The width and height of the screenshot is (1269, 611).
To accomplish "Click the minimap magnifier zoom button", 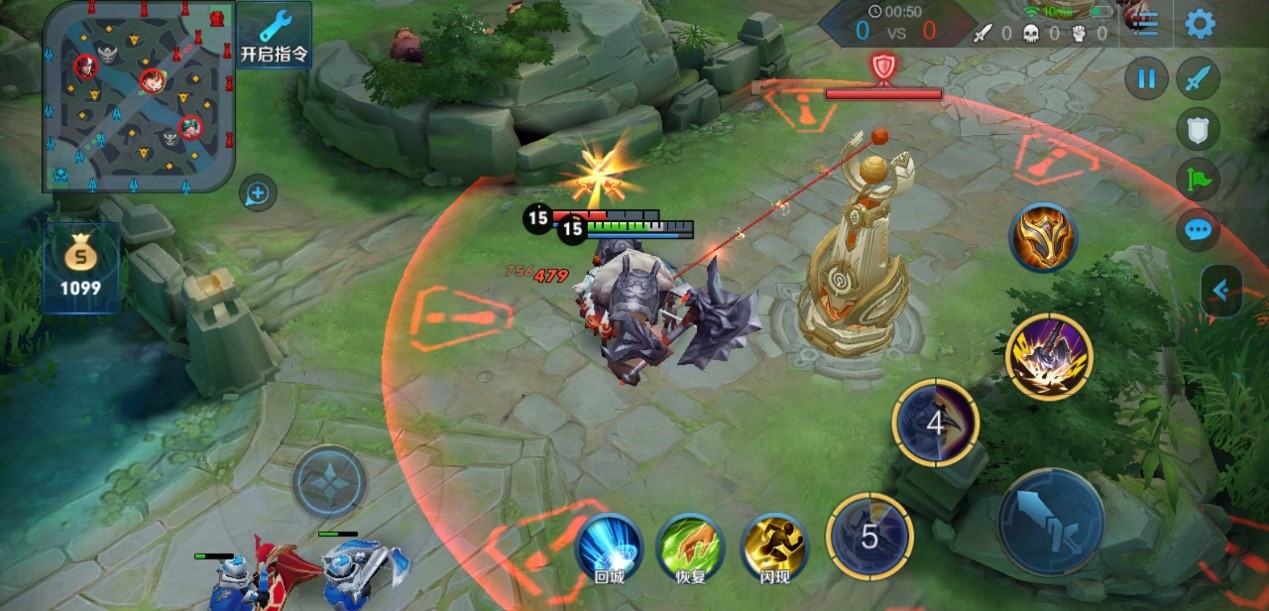I will 258,193.
